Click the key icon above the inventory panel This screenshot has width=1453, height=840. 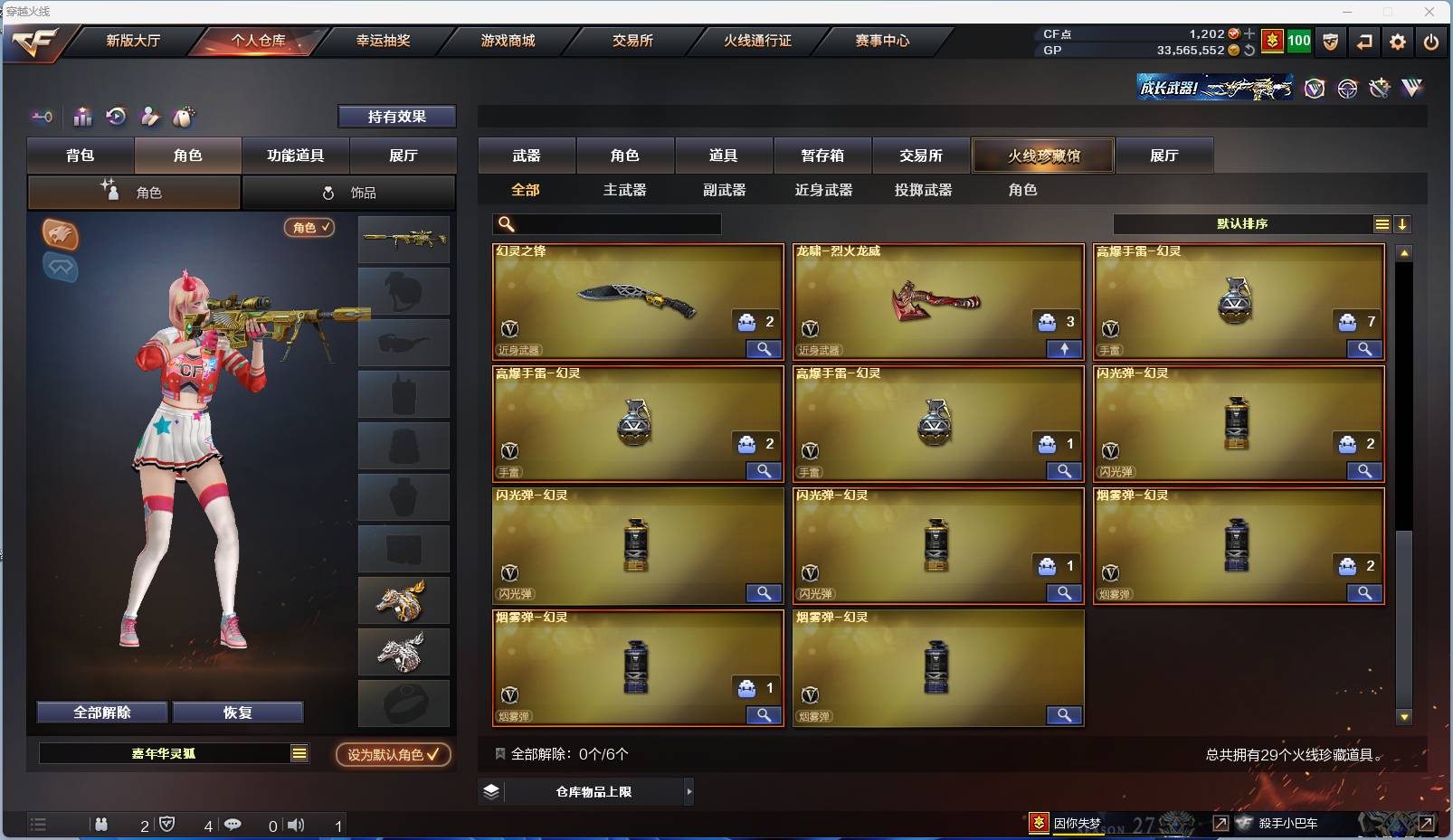[41, 117]
